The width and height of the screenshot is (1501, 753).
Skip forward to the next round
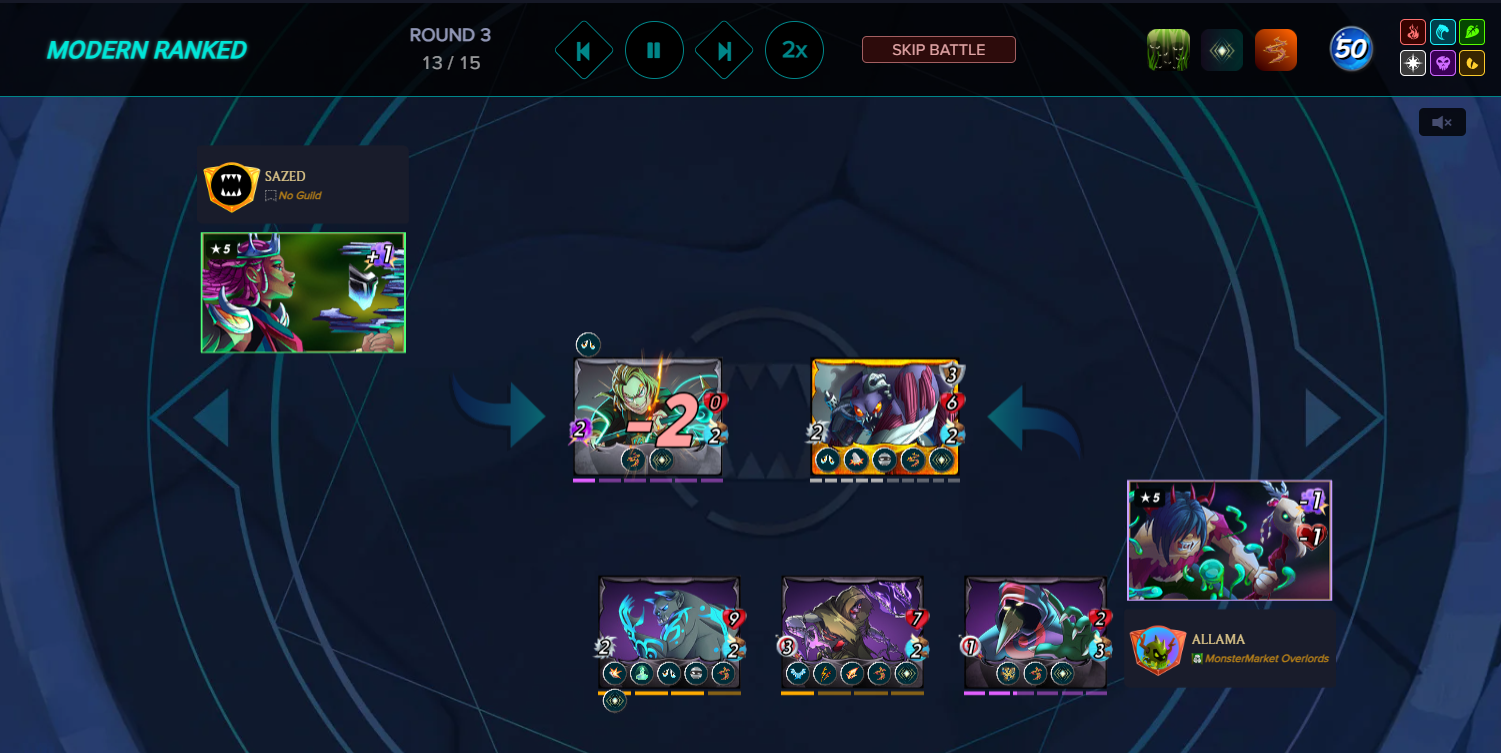click(x=724, y=50)
